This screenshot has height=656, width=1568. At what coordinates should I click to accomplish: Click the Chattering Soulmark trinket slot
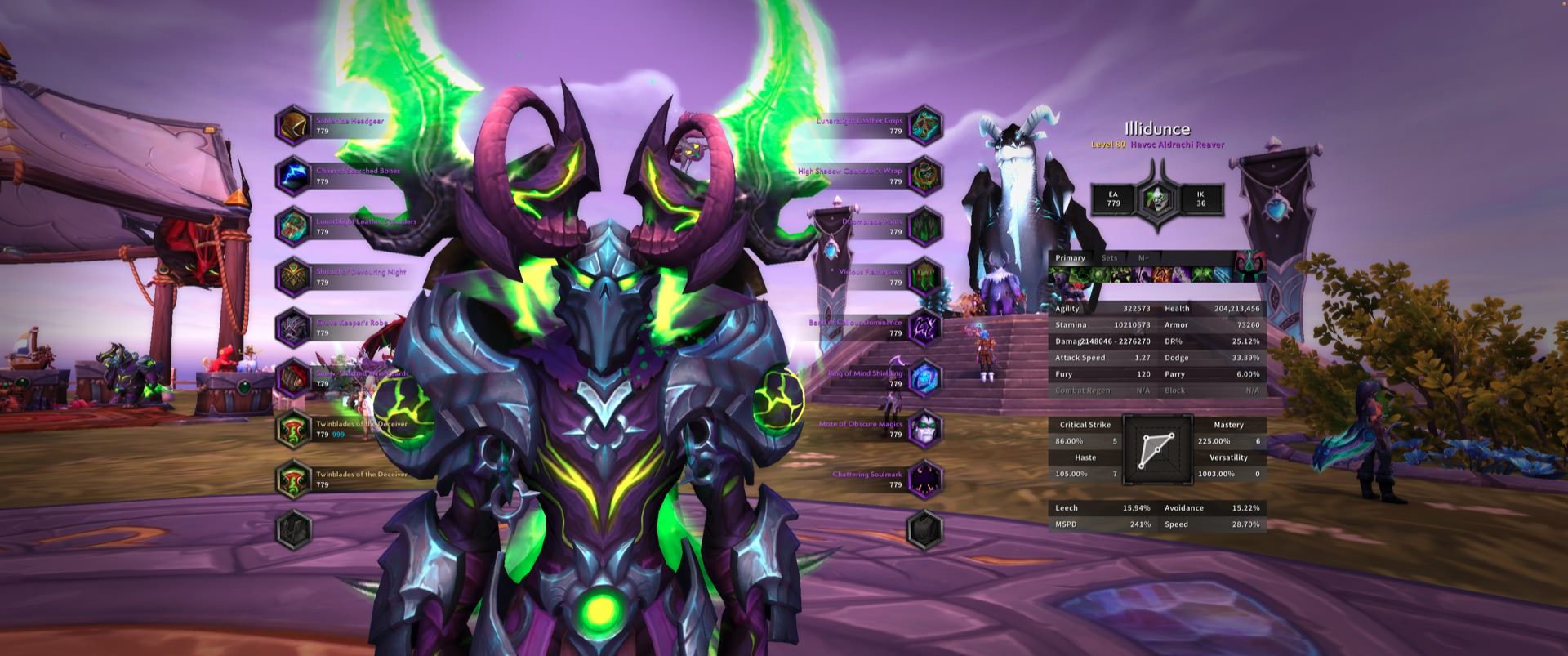925,479
